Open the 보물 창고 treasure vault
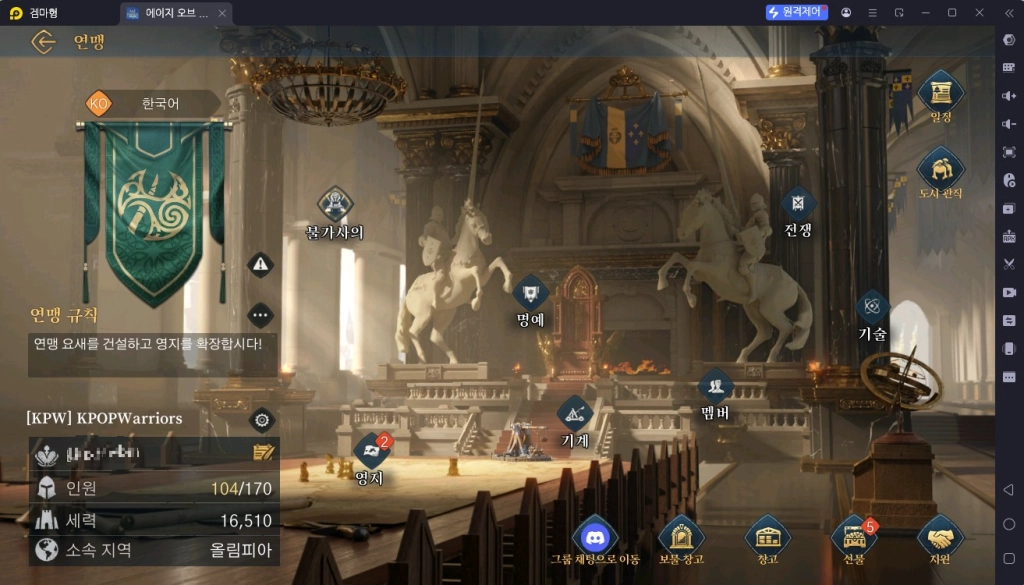 681,537
